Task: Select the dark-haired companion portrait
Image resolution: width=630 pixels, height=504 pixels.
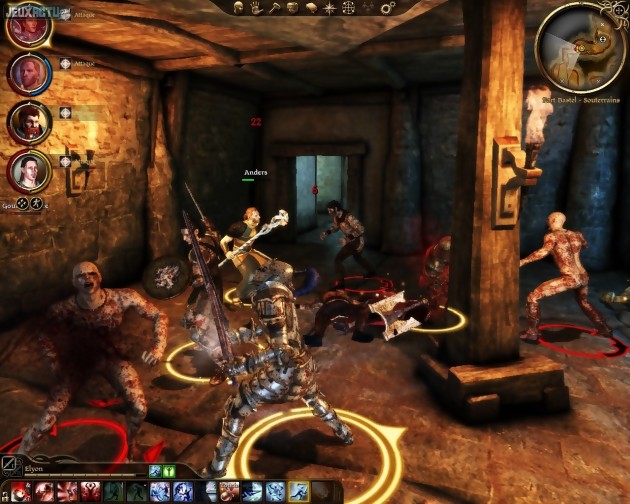Action: tap(29, 170)
